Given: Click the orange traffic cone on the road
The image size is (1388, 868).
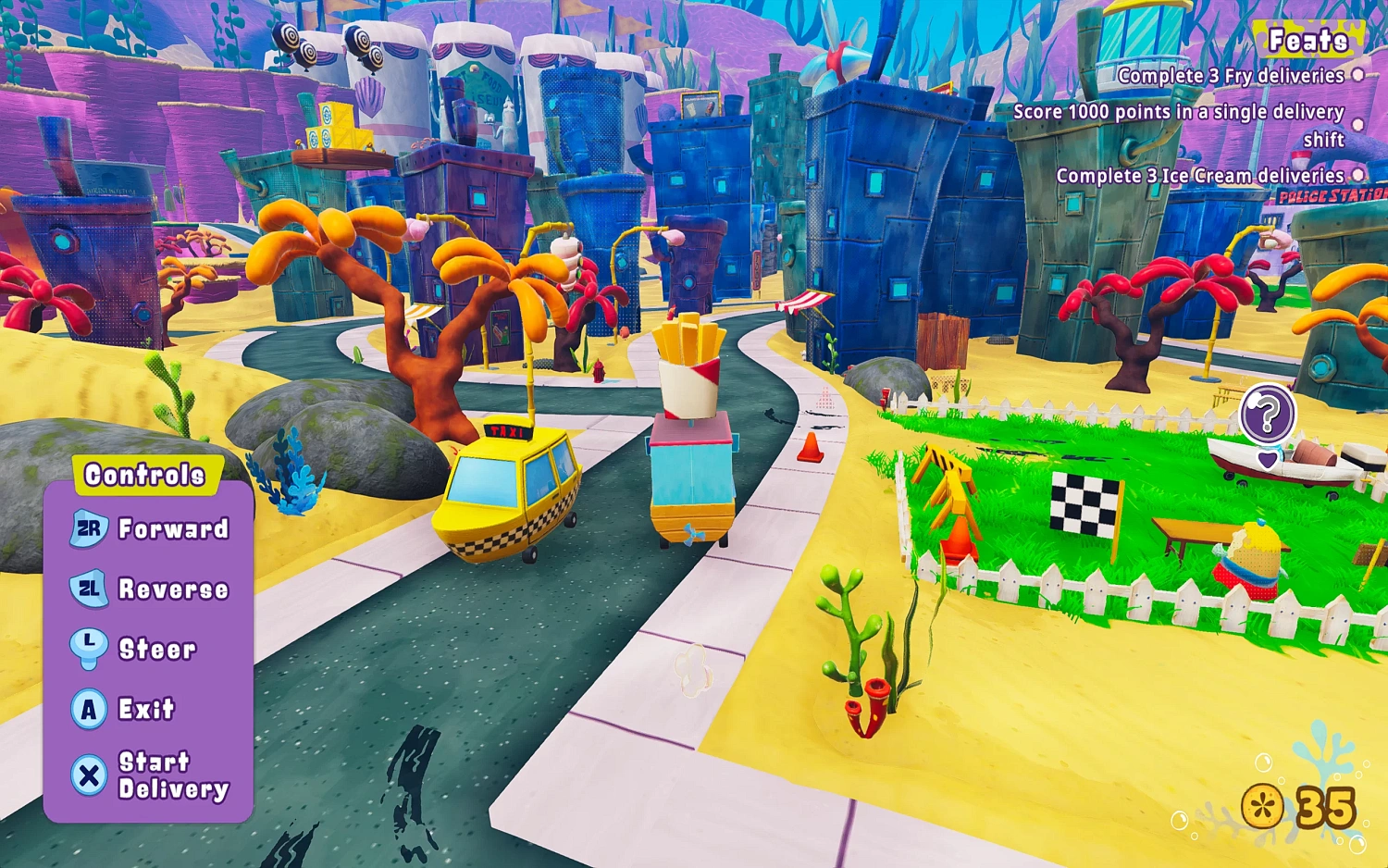Looking at the screenshot, I should tap(812, 448).
